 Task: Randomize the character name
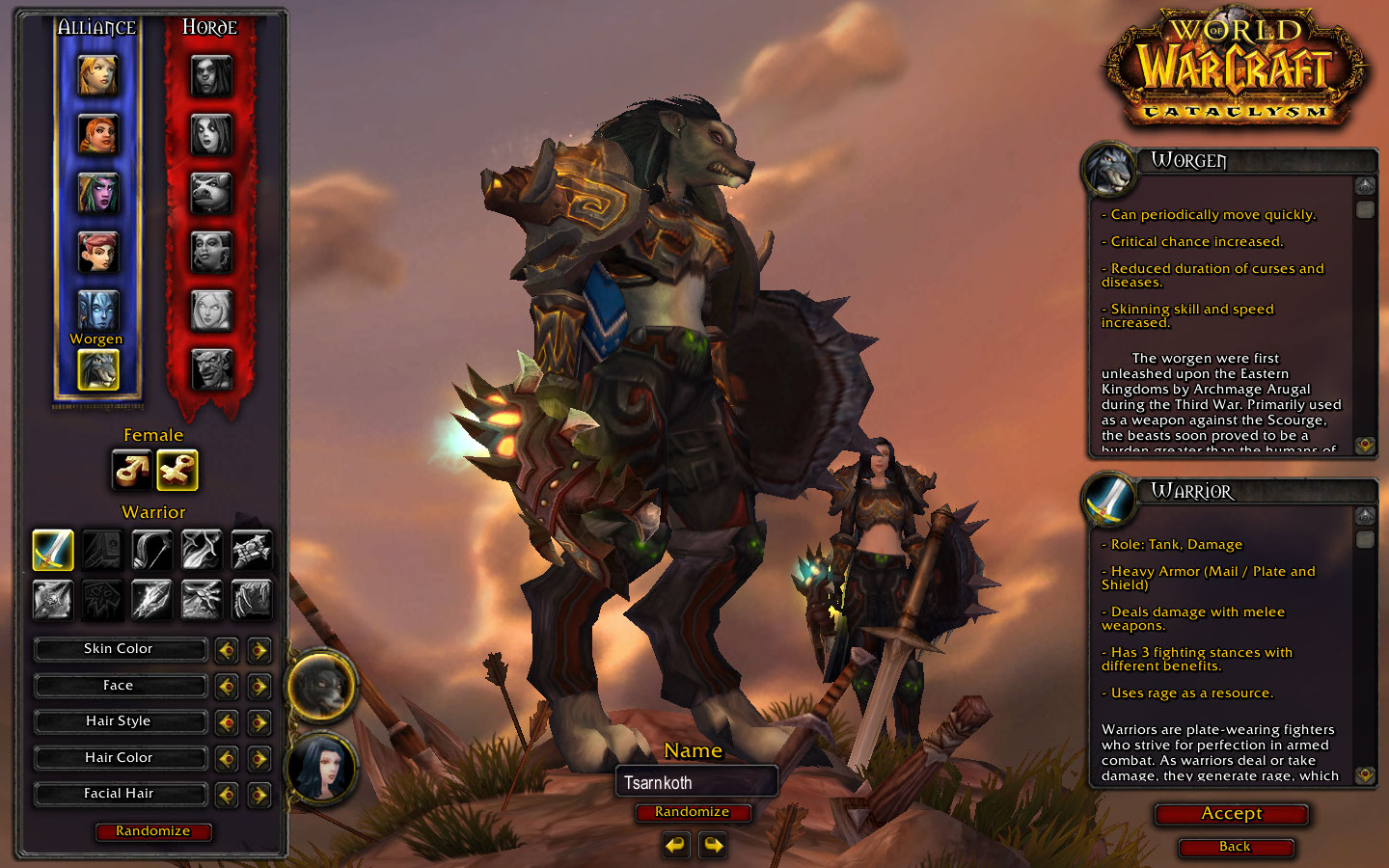click(692, 812)
